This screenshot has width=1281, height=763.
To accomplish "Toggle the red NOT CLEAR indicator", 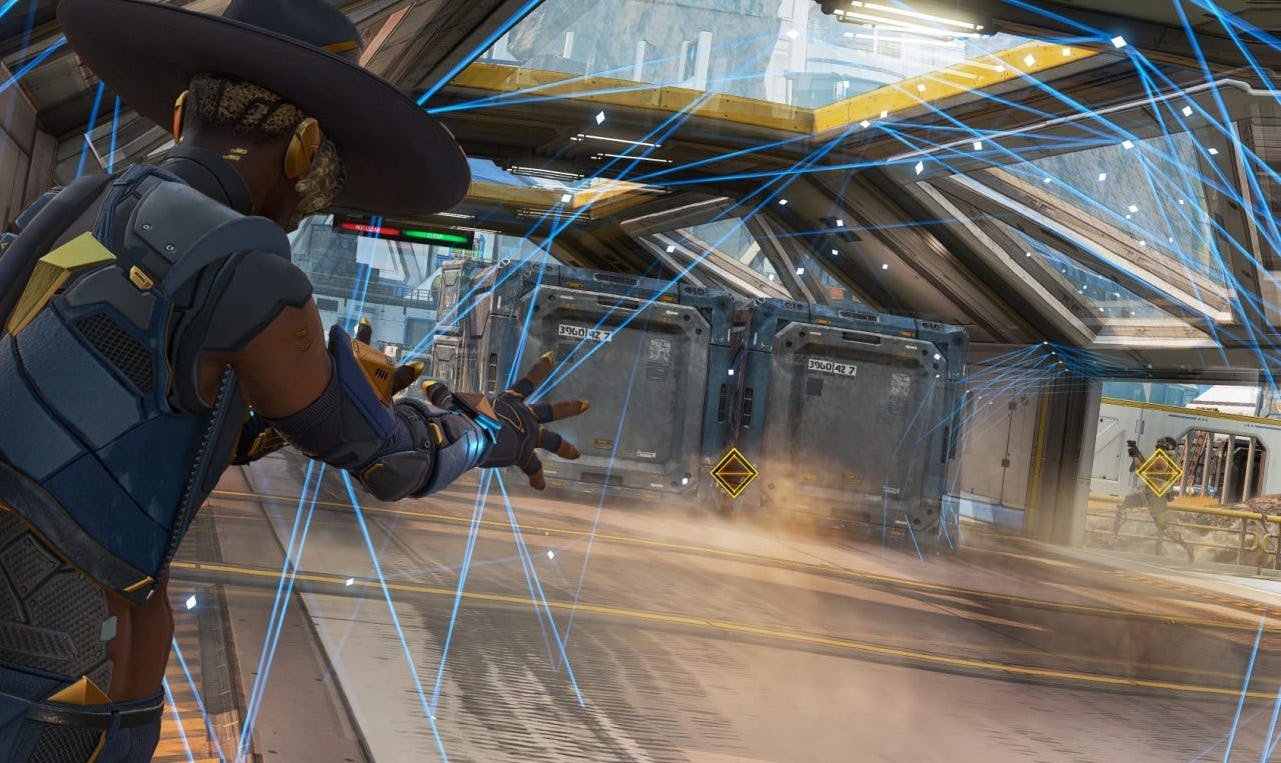I will pos(368,228).
